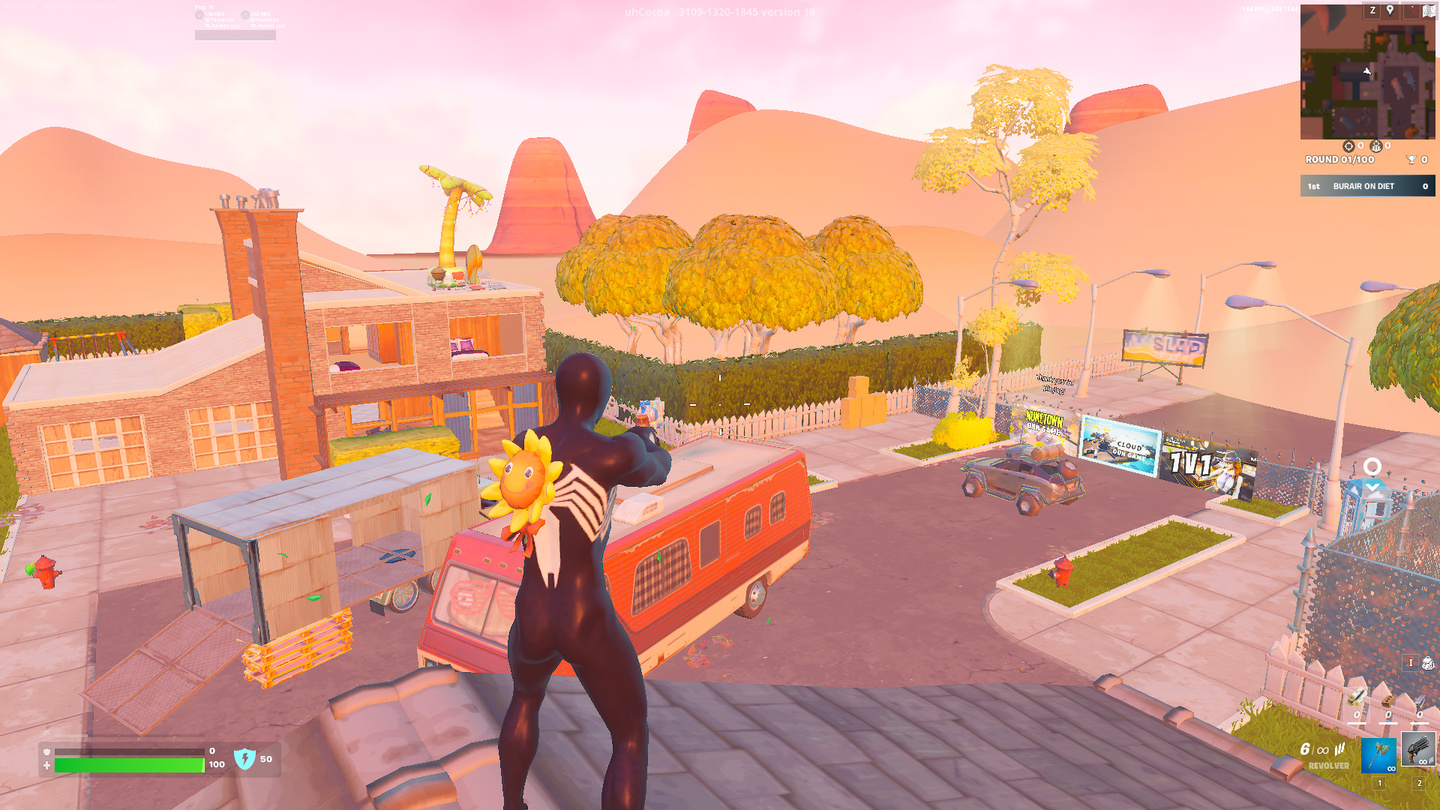The height and width of the screenshot is (810, 1440).
Task: Expand the waypoint chevron above the fence marker
Action: (x=1371, y=487)
